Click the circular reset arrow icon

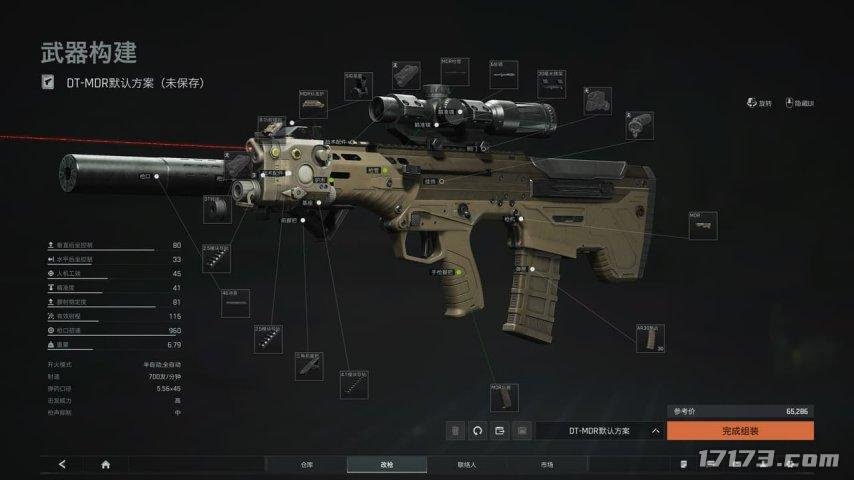pyautogui.click(x=477, y=431)
